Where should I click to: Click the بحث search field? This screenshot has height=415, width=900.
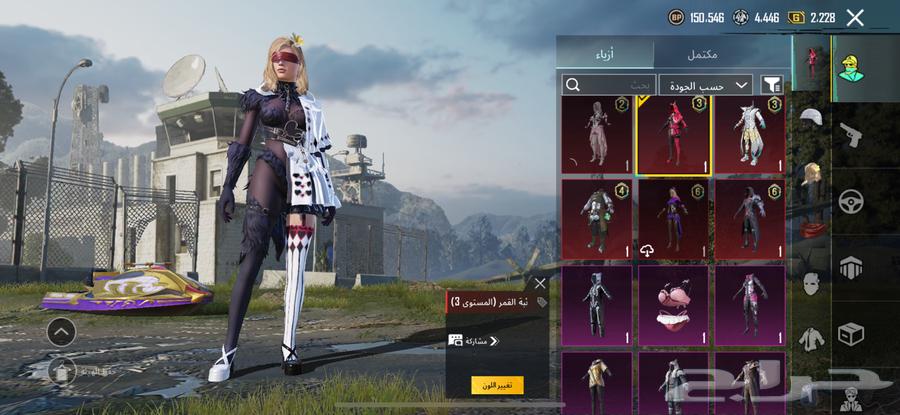pos(608,85)
